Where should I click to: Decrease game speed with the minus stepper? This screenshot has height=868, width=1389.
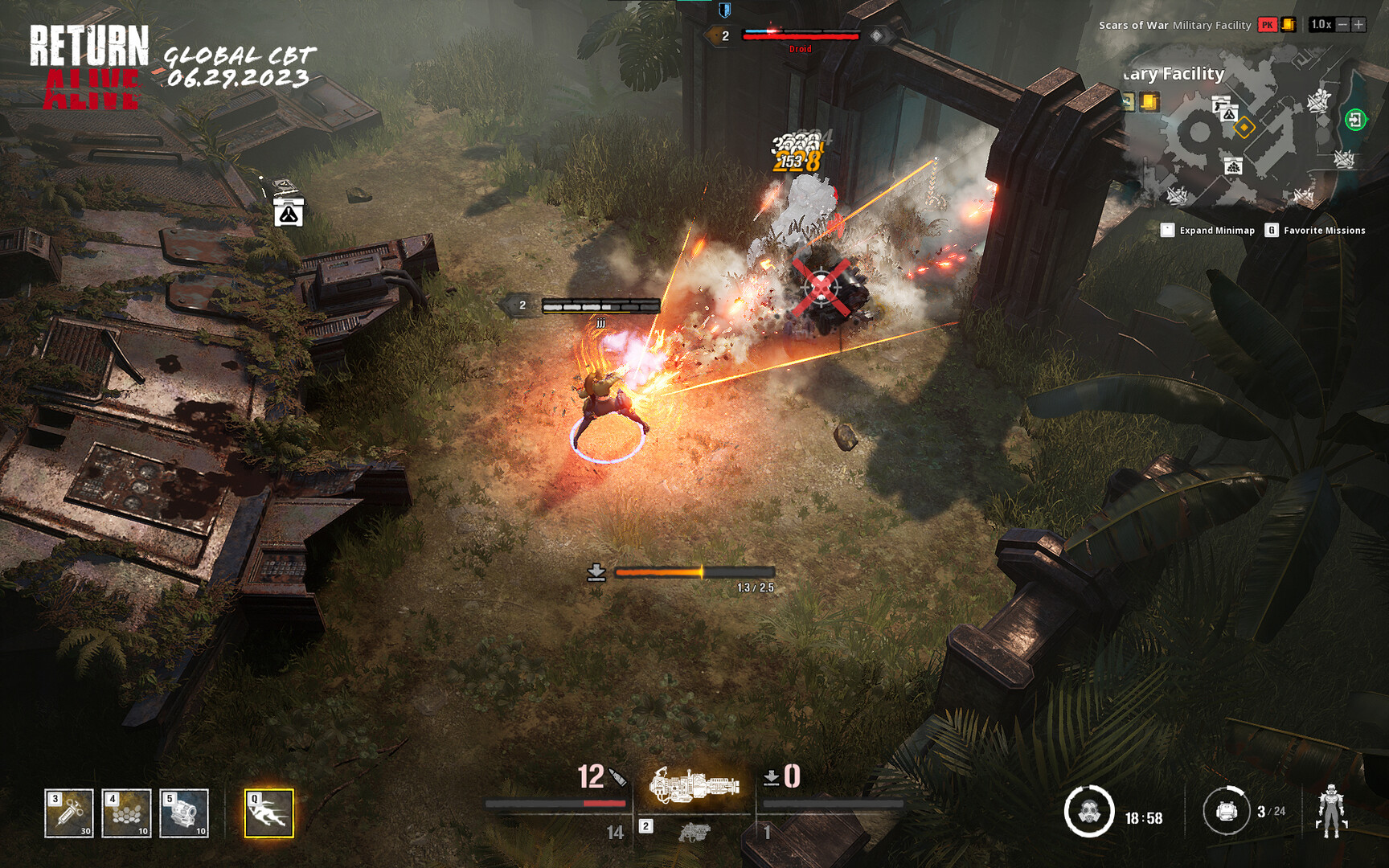pos(1344,25)
